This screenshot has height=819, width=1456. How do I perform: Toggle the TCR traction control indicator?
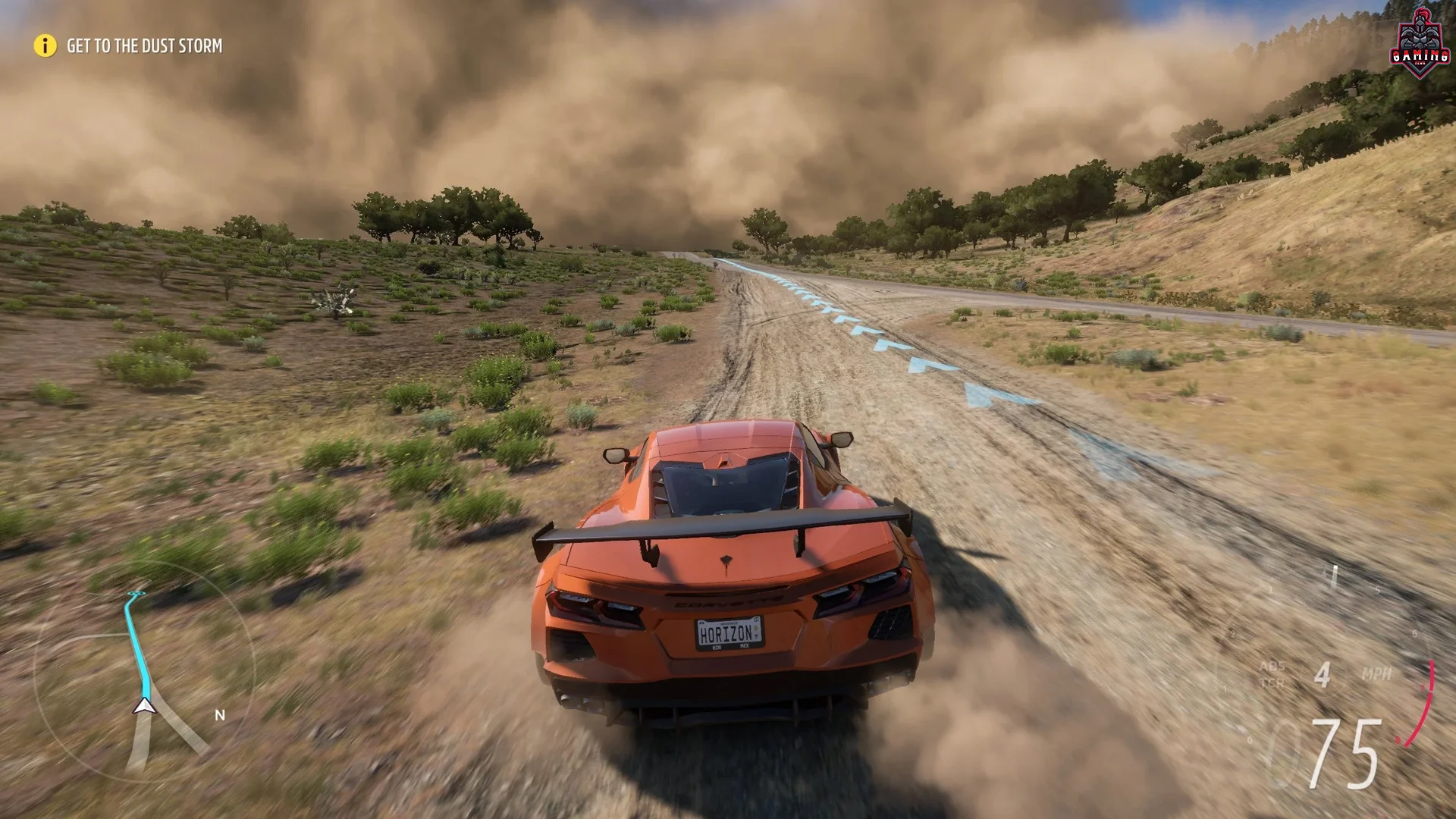1273,682
